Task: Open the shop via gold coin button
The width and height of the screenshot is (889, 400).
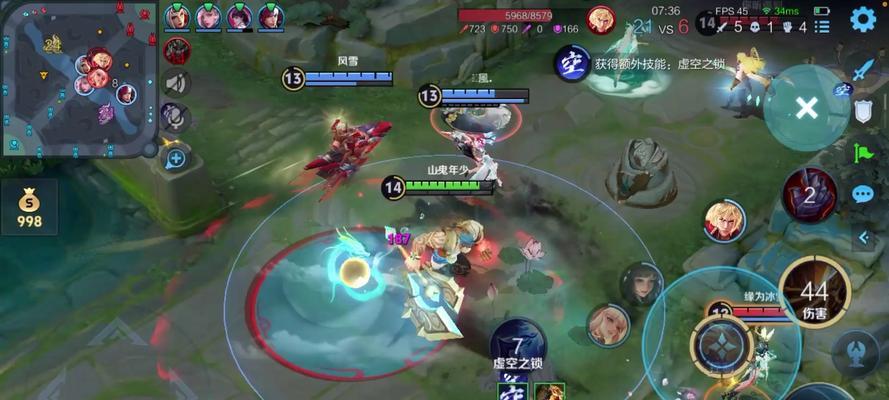Action: [x=29, y=207]
